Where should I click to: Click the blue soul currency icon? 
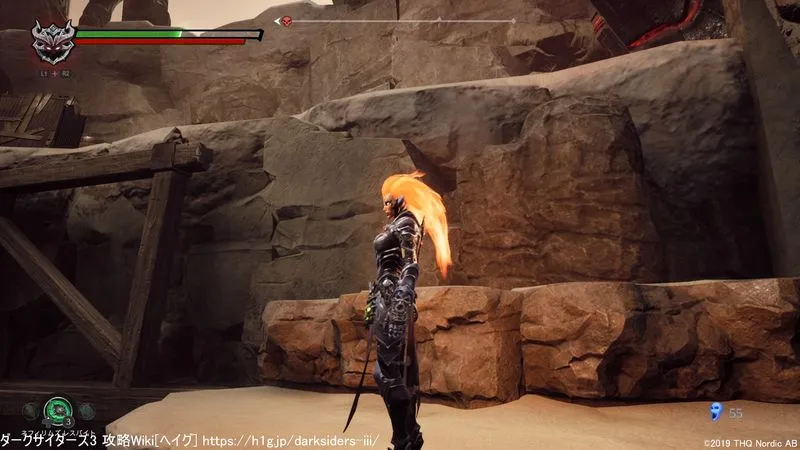coord(715,410)
